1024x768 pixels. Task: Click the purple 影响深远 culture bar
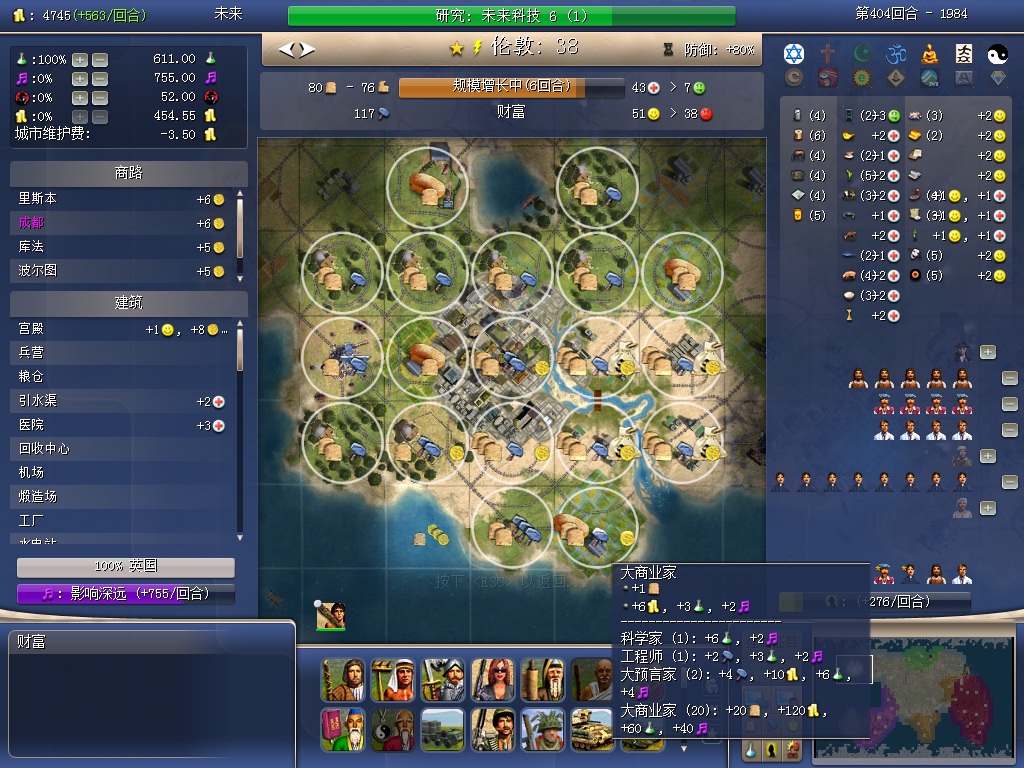click(126, 594)
